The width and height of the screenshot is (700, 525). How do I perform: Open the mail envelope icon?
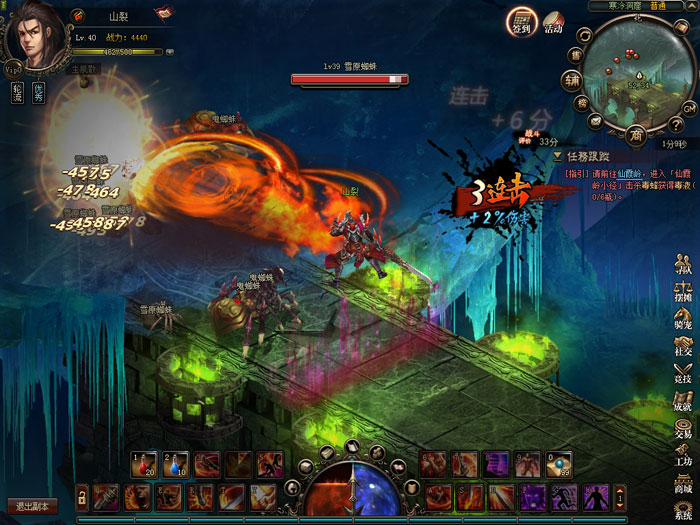coord(594,122)
